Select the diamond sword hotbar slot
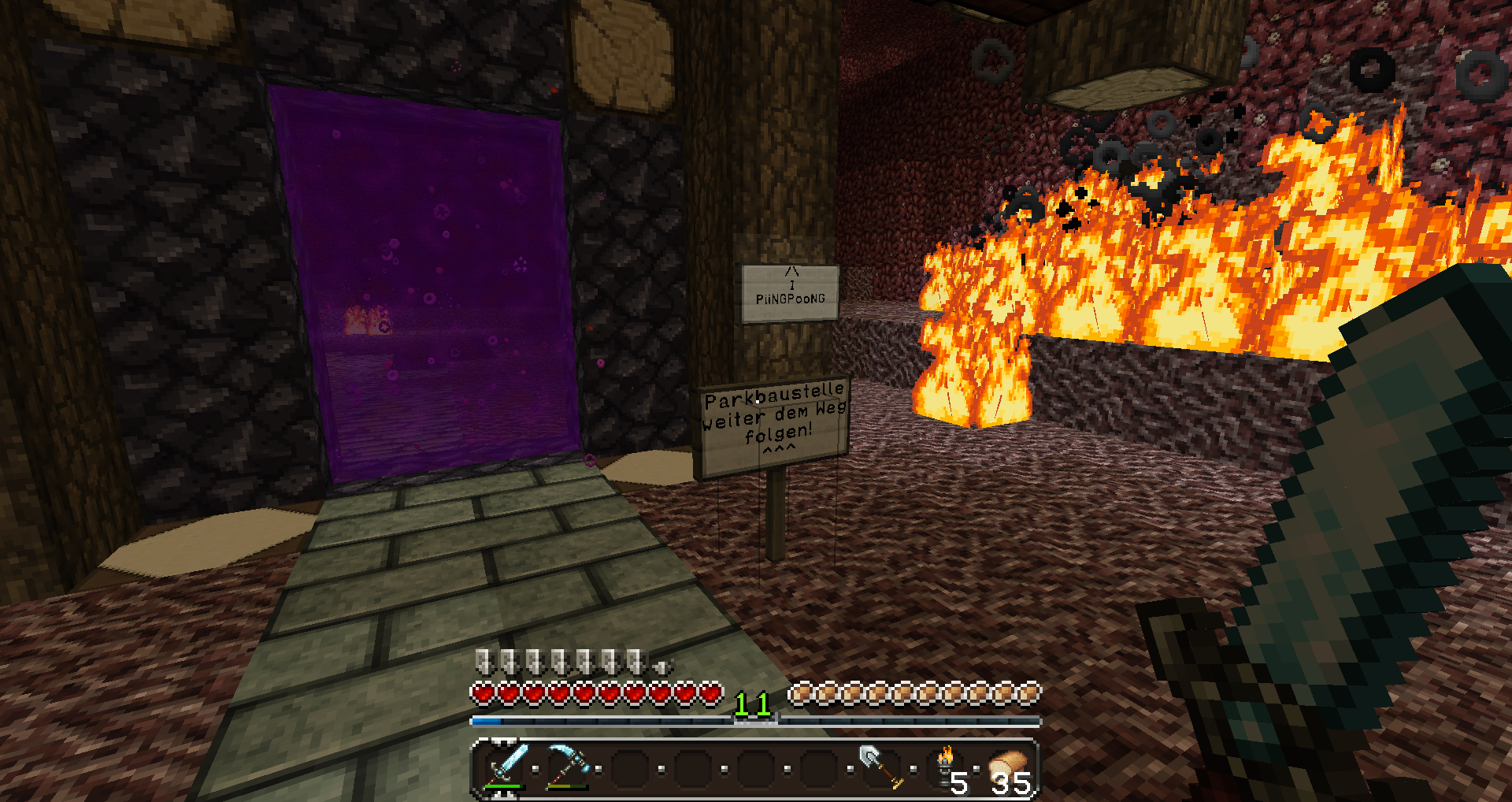The width and height of the screenshot is (1512, 802). pos(505,767)
